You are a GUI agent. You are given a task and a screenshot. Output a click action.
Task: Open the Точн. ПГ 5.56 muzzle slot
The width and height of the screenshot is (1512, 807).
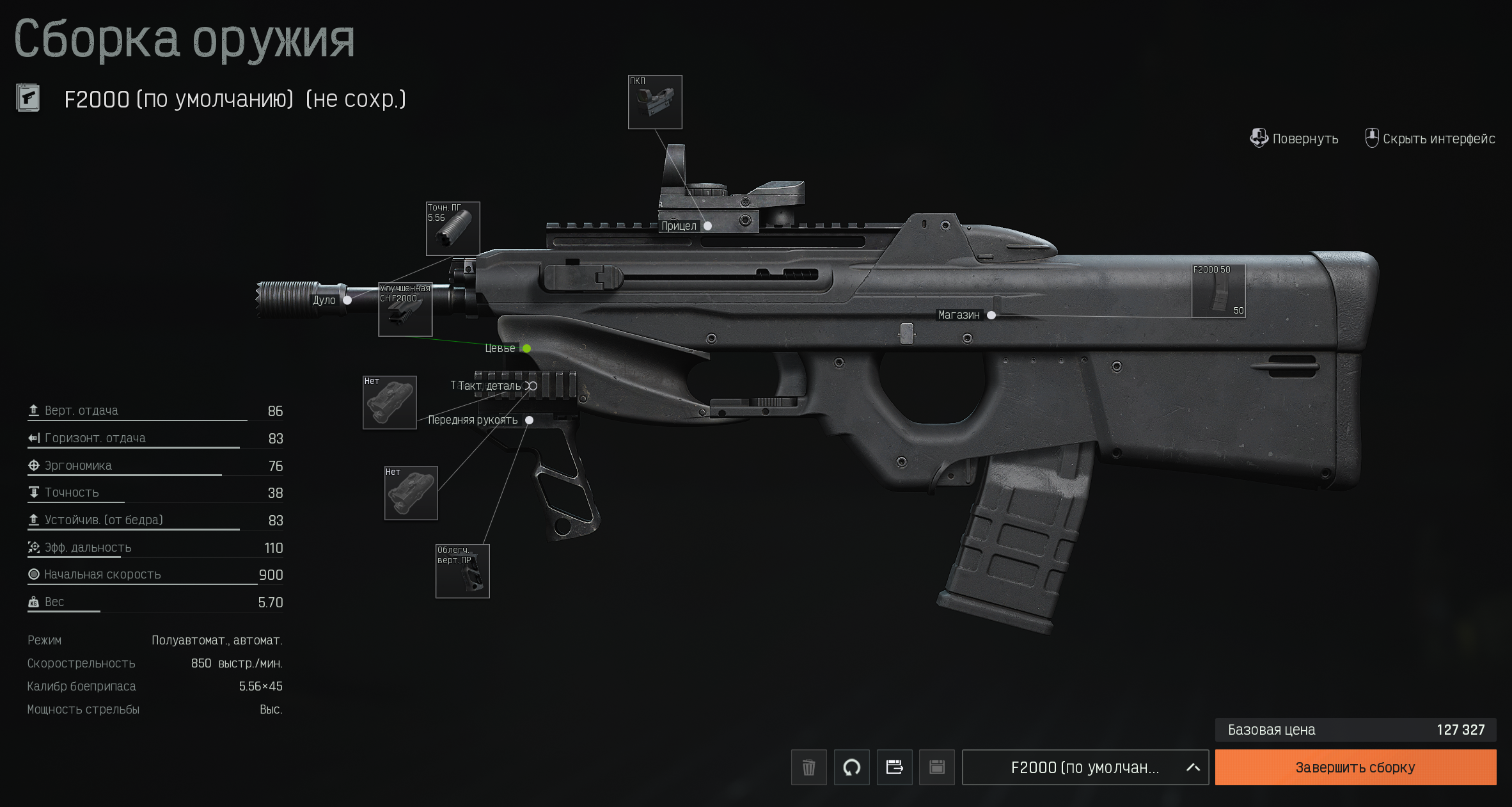click(x=453, y=228)
